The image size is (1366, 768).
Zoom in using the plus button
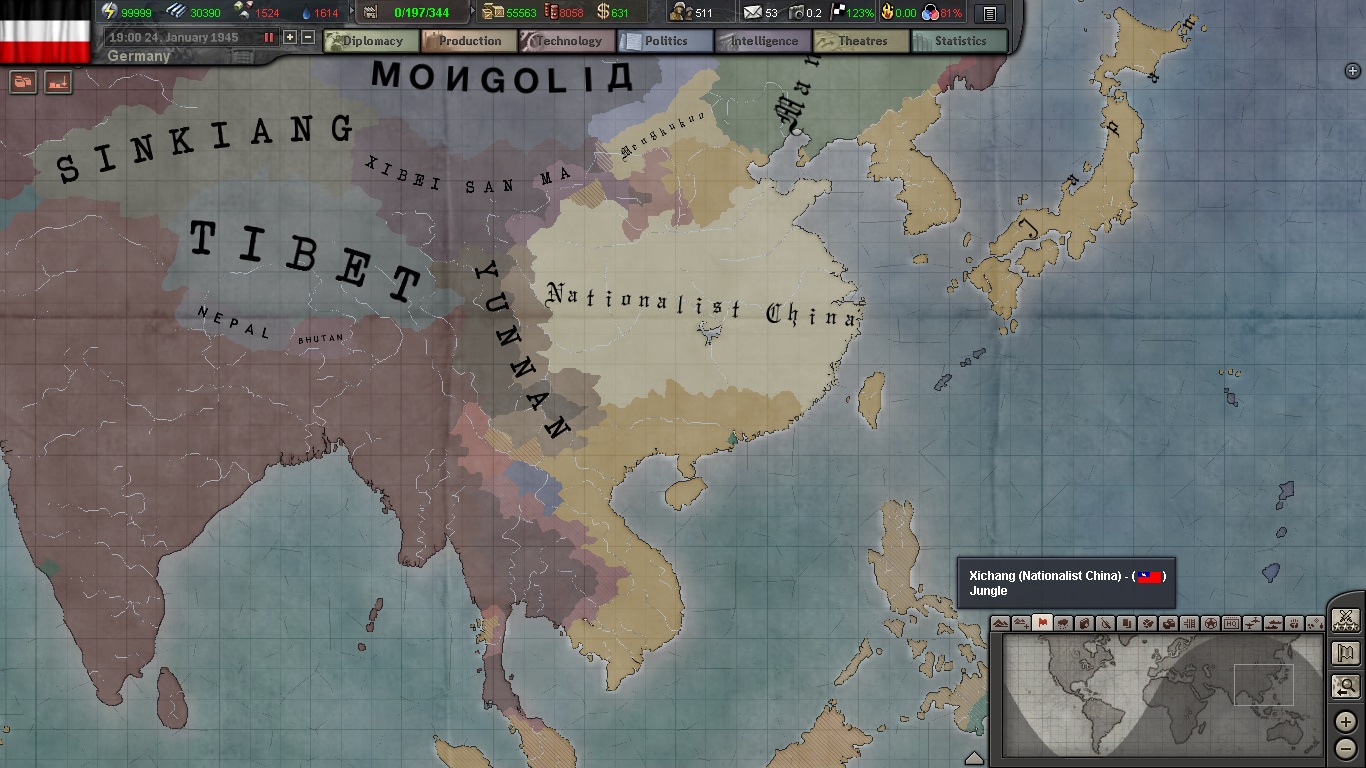[1345, 720]
